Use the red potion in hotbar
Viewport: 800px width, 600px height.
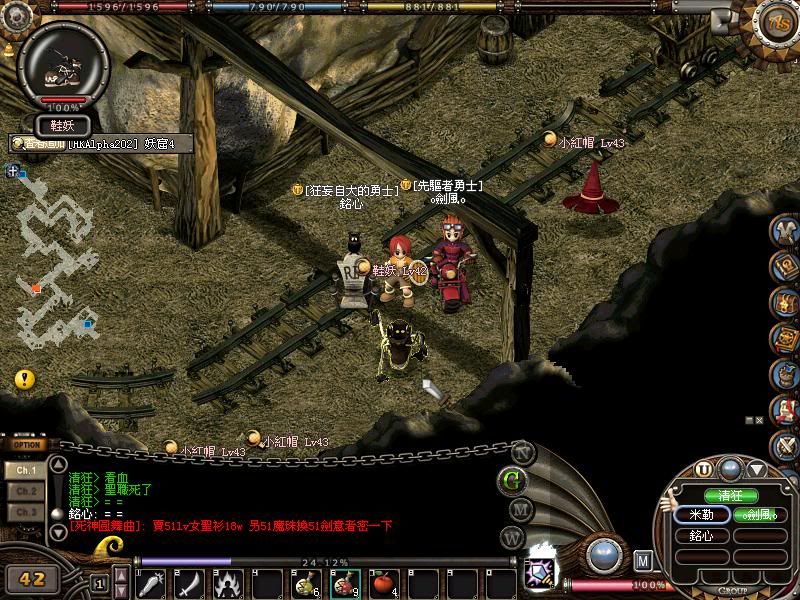(x=345, y=583)
